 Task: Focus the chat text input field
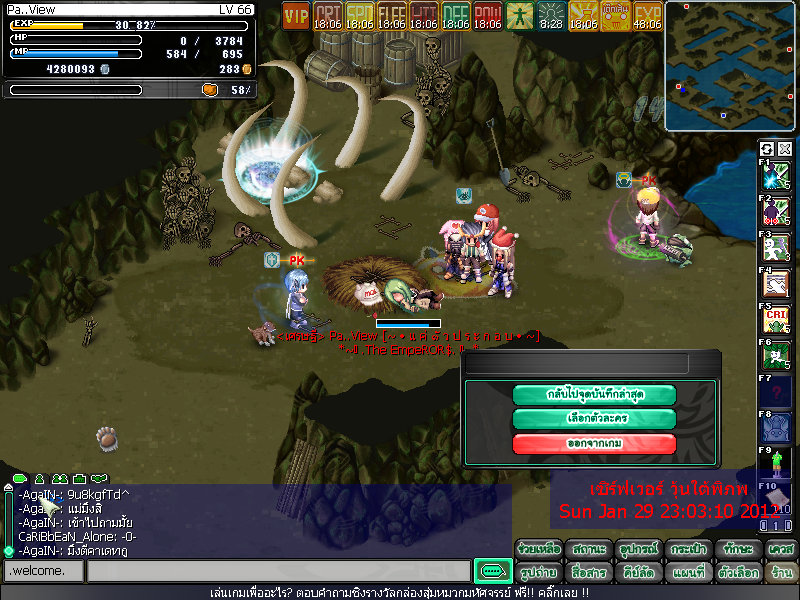(278, 571)
